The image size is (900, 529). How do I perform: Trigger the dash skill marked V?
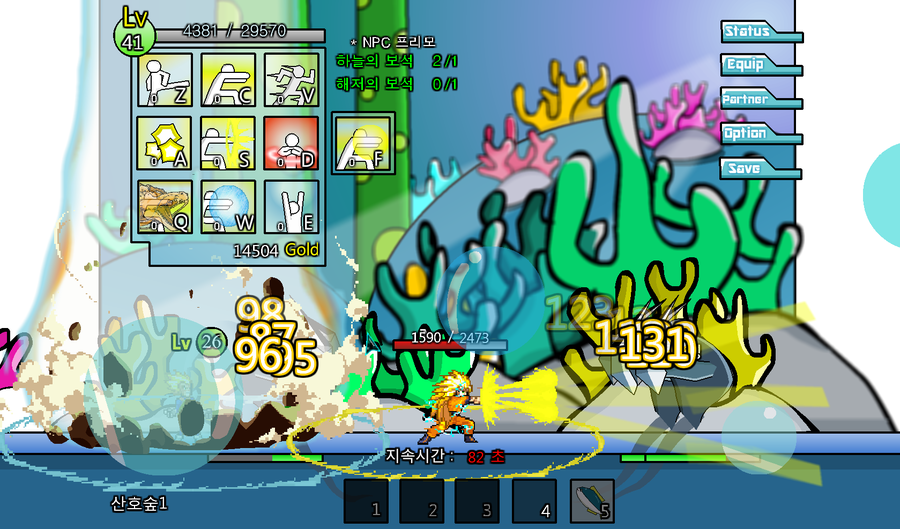click(291, 79)
